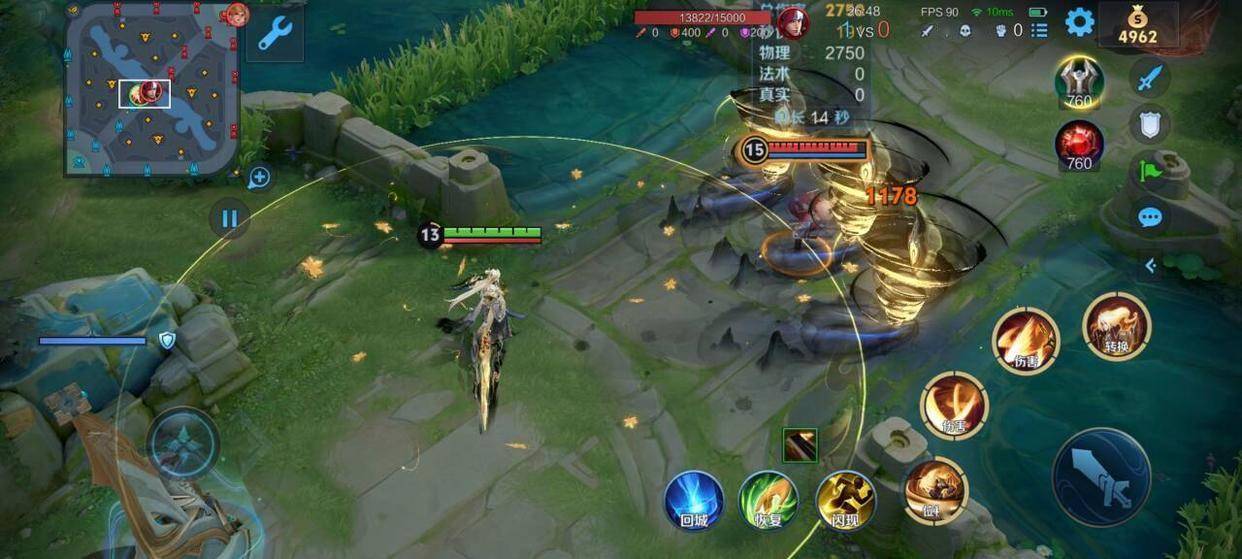Use the small square item icon above 恢复
The image size is (1242, 559).
pos(800,445)
